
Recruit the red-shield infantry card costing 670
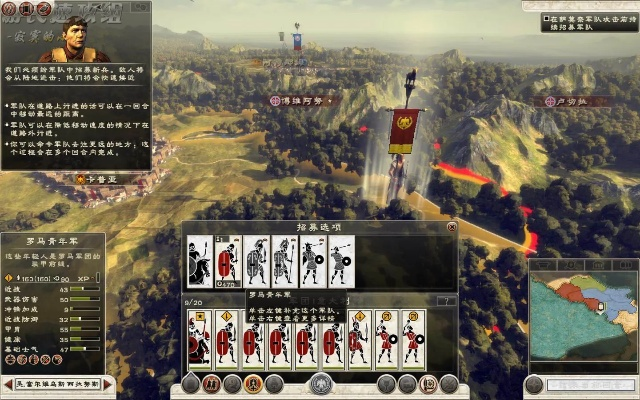[x=228, y=262]
